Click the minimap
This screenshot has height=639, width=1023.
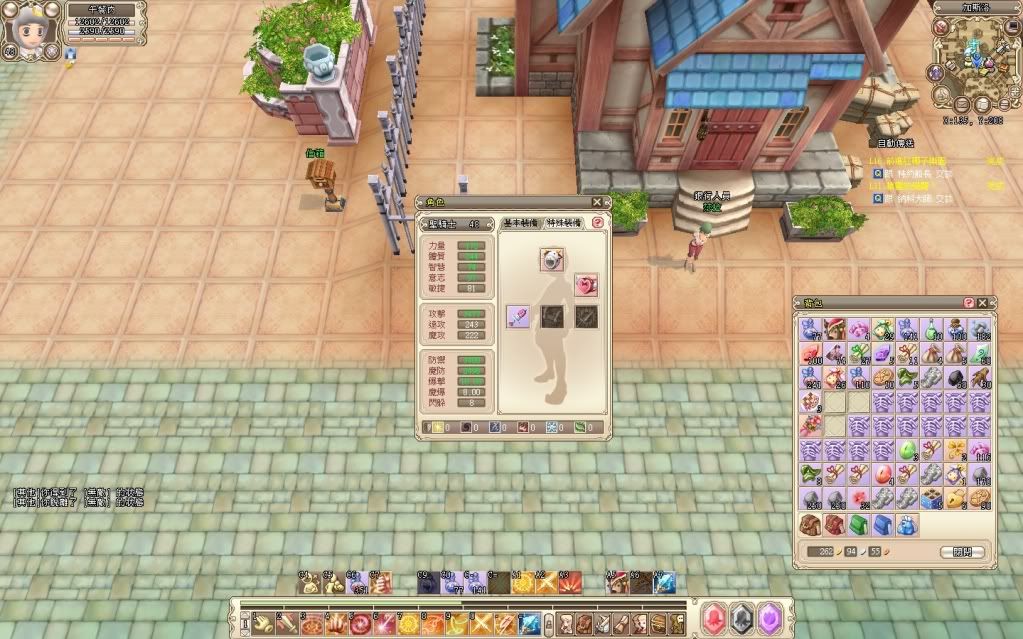[x=973, y=58]
